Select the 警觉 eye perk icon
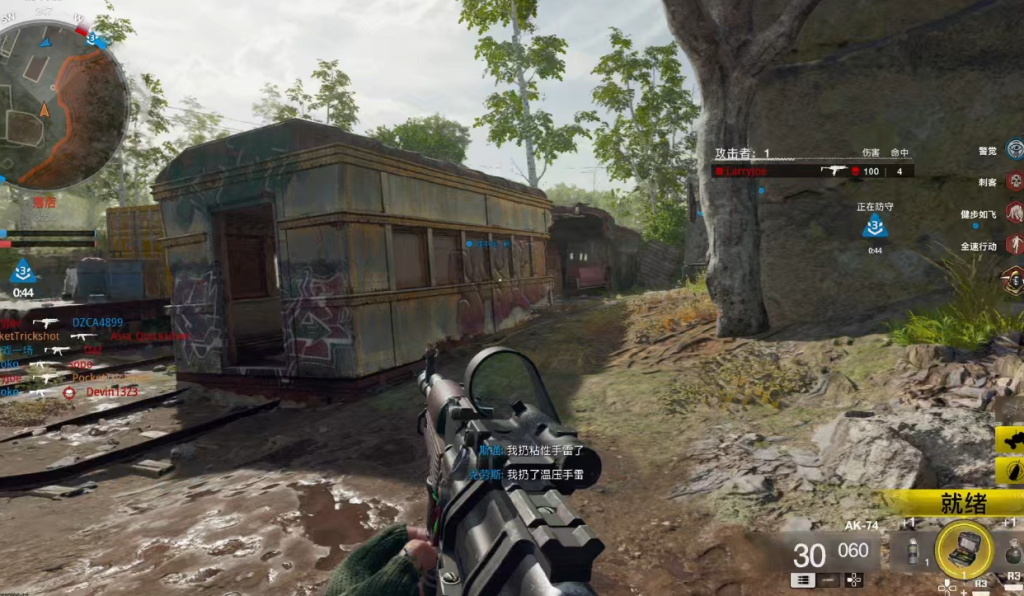This screenshot has width=1024, height=596. tap(1014, 151)
